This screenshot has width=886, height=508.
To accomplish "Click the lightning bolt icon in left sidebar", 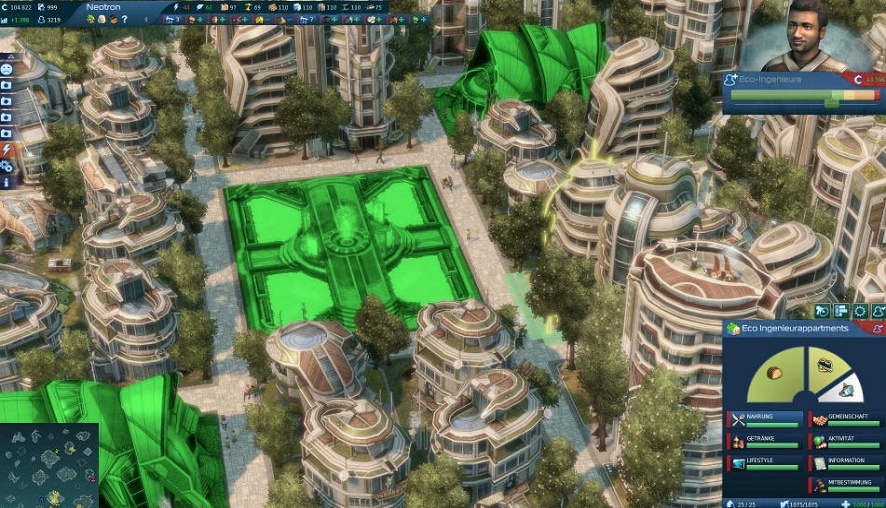I will click(7, 150).
